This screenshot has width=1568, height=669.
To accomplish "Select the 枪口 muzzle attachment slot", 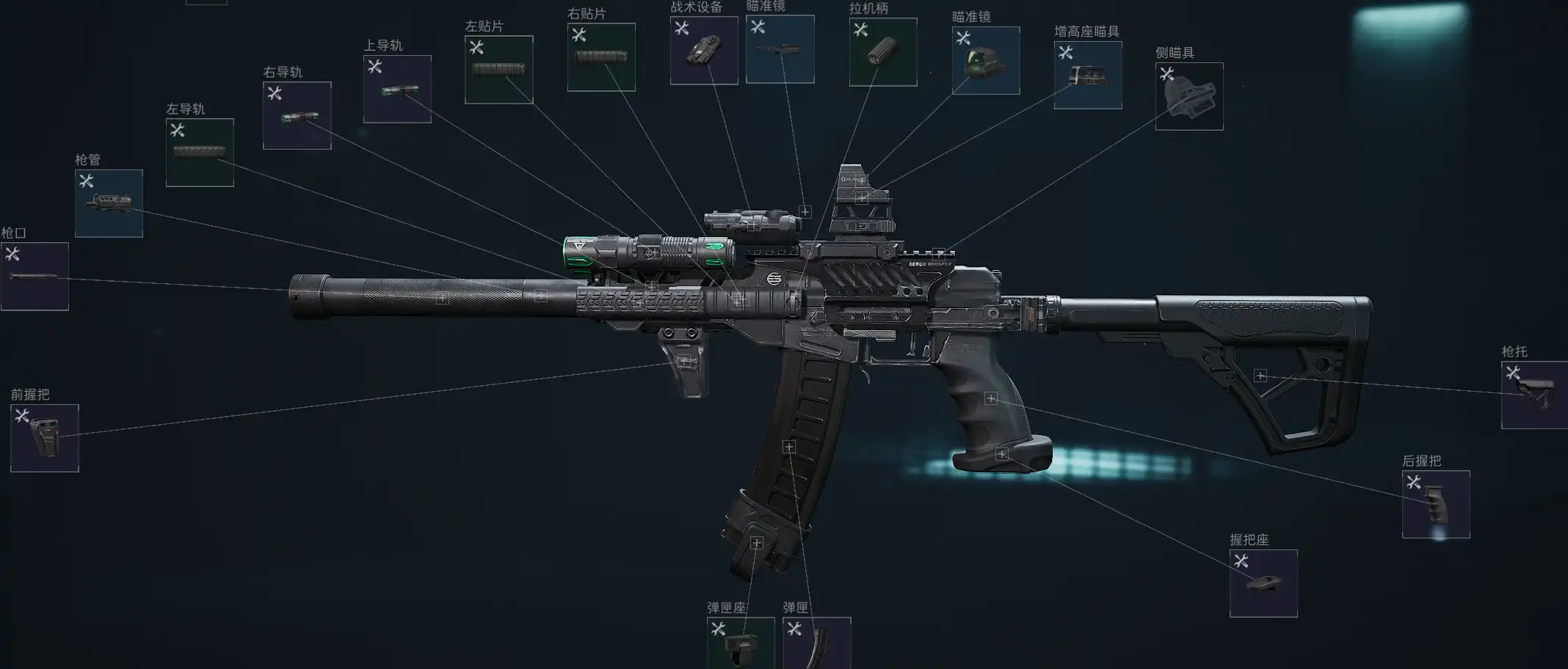I will [x=35, y=277].
